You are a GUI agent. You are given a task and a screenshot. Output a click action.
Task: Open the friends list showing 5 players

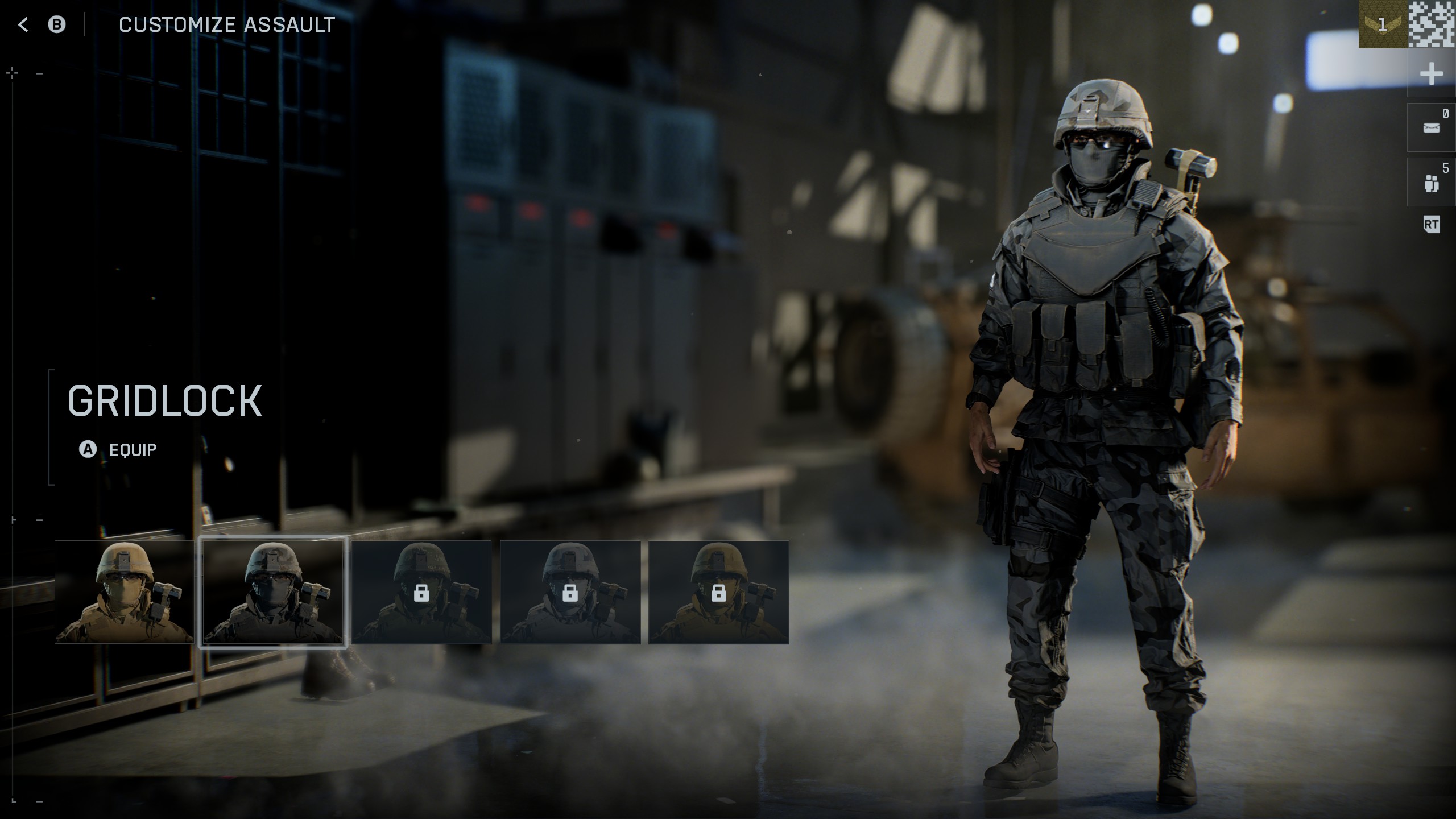pos(1432,181)
